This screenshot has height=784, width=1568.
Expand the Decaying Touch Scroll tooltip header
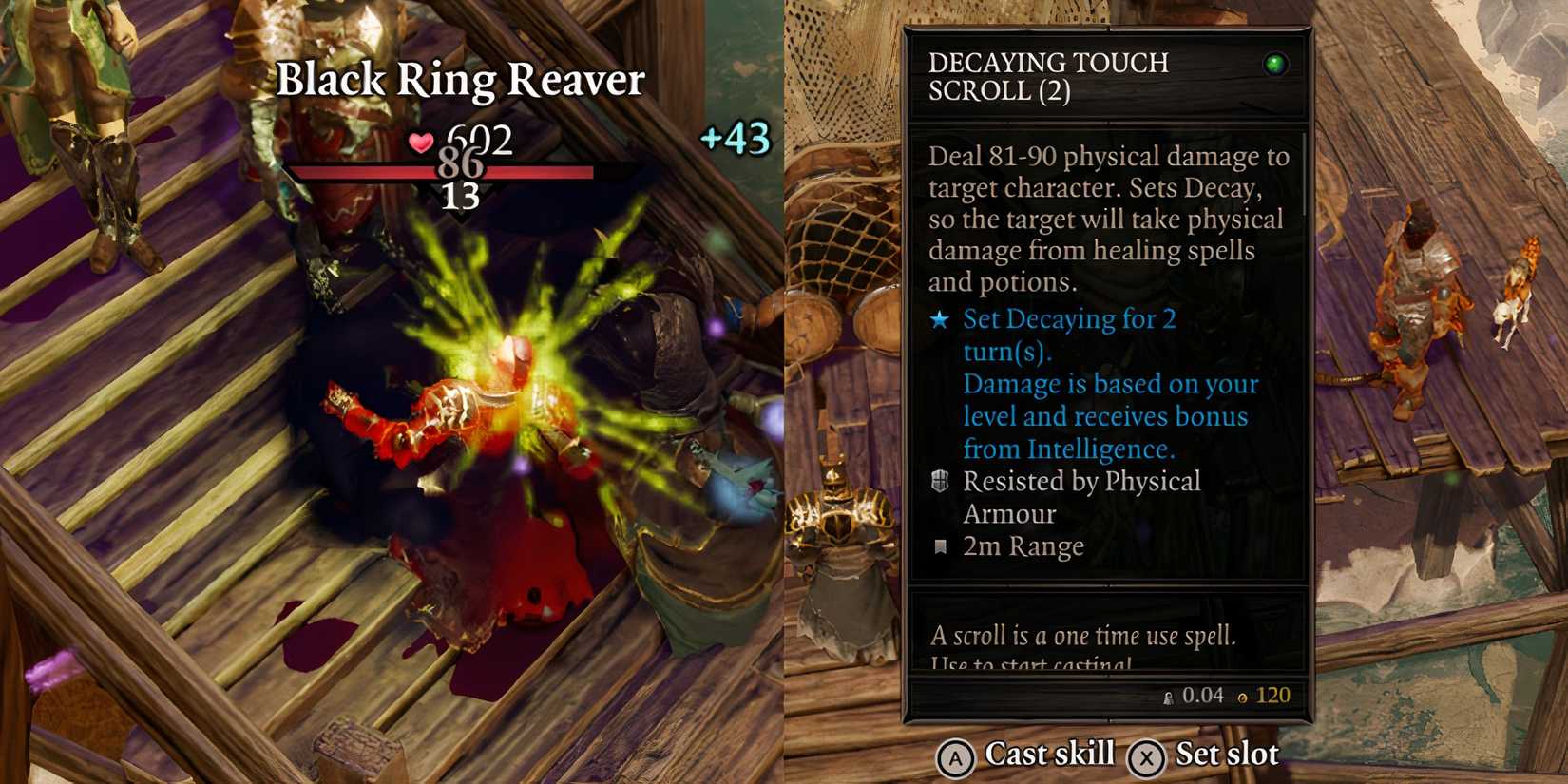tap(1048, 76)
